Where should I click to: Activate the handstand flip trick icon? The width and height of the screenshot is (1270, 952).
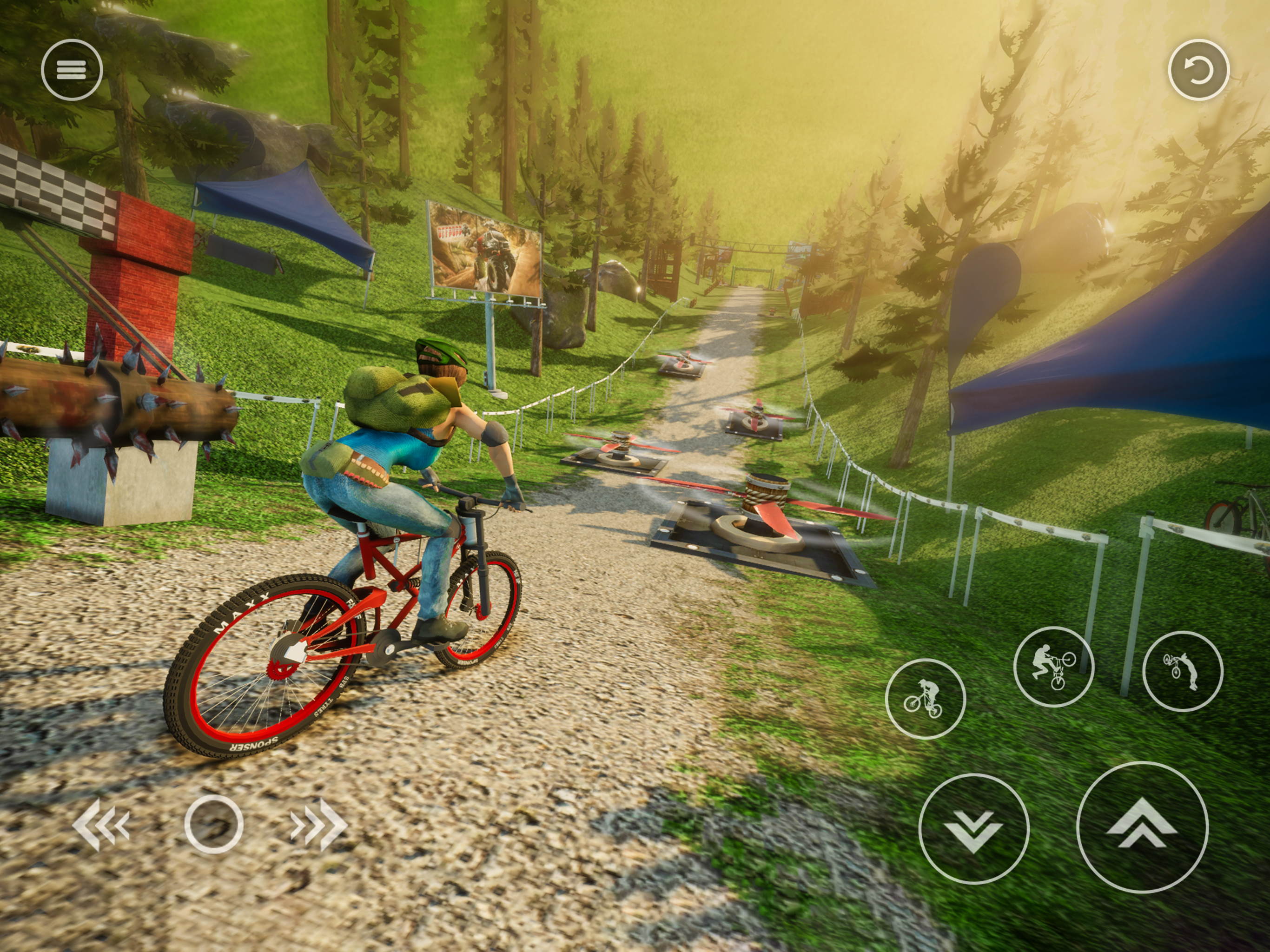click(1182, 671)
